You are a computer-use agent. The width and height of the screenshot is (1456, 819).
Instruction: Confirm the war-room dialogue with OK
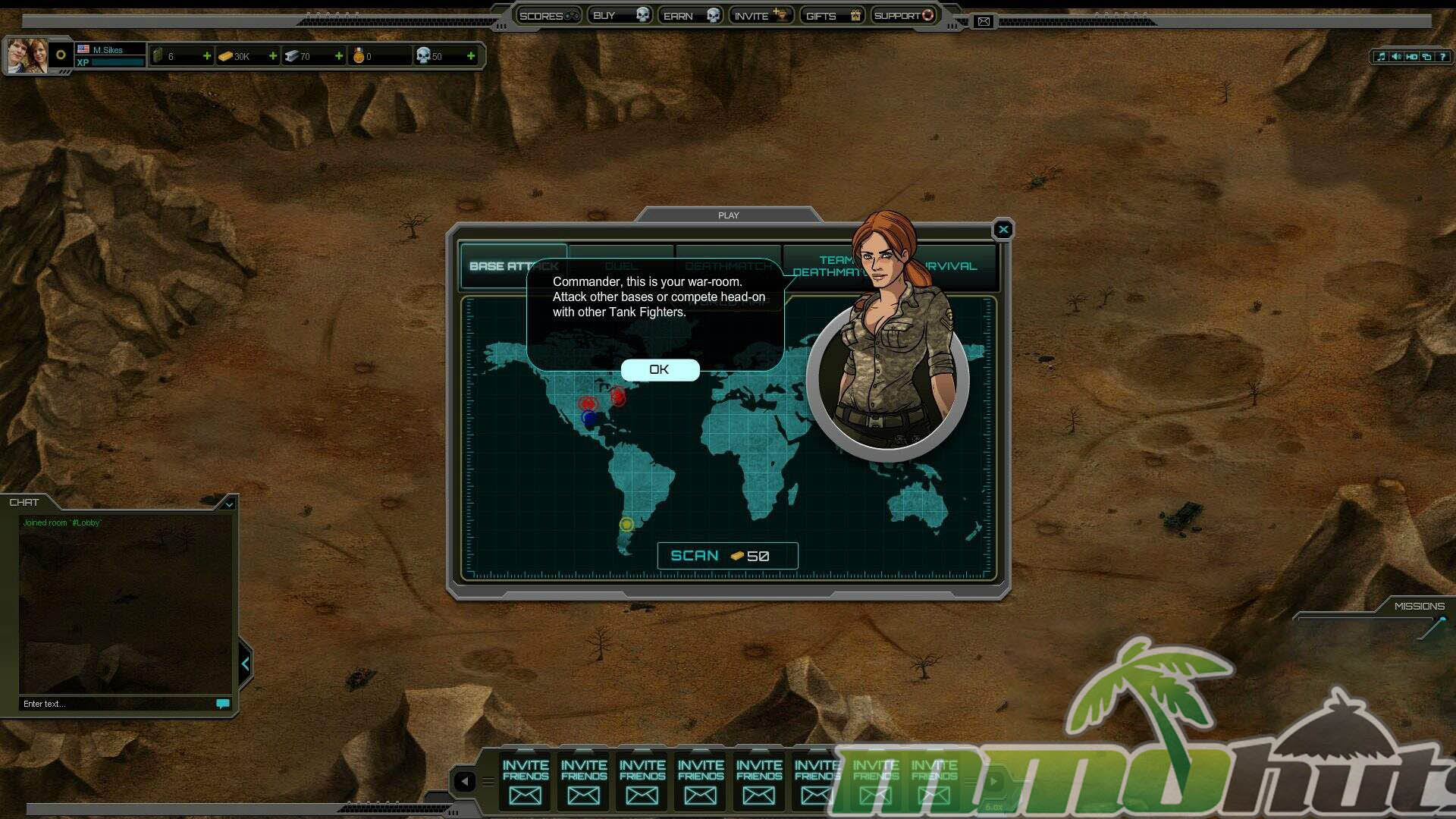[659, 369]
